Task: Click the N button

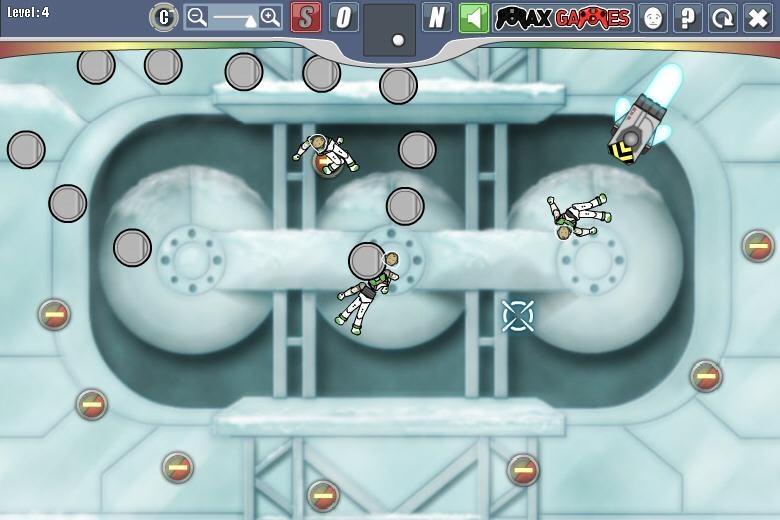Action: pyautogui.click(x=436, y=17)
